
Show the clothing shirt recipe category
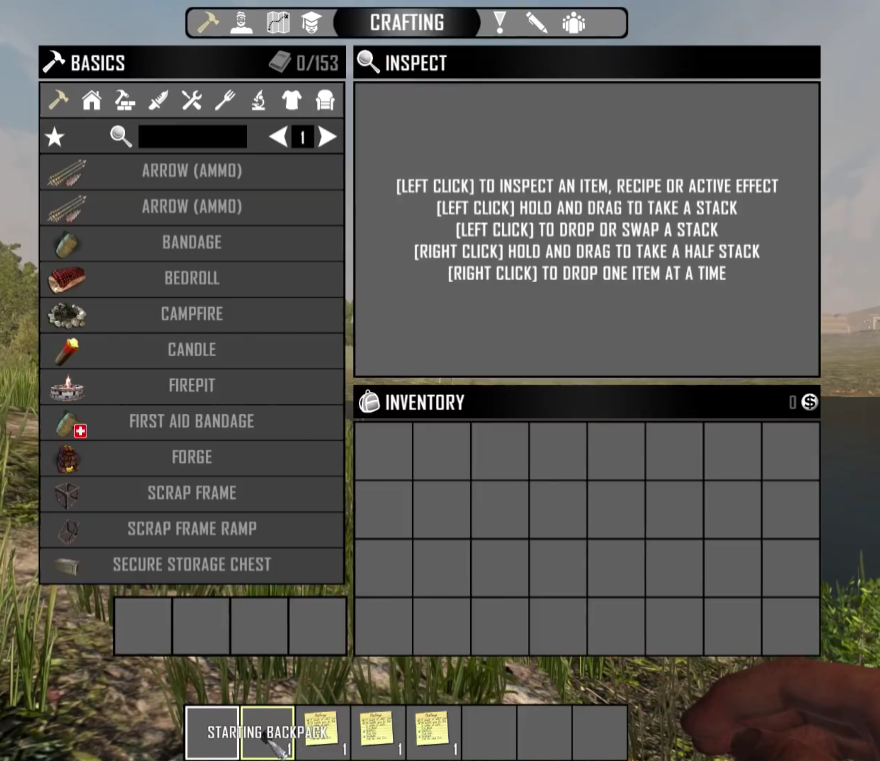point(291,100)
